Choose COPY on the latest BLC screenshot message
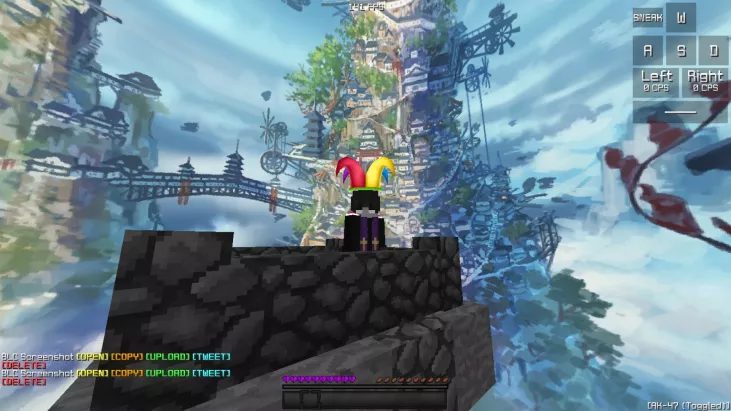The width and height of the screenshot is (731, 411). pos(127,373)
